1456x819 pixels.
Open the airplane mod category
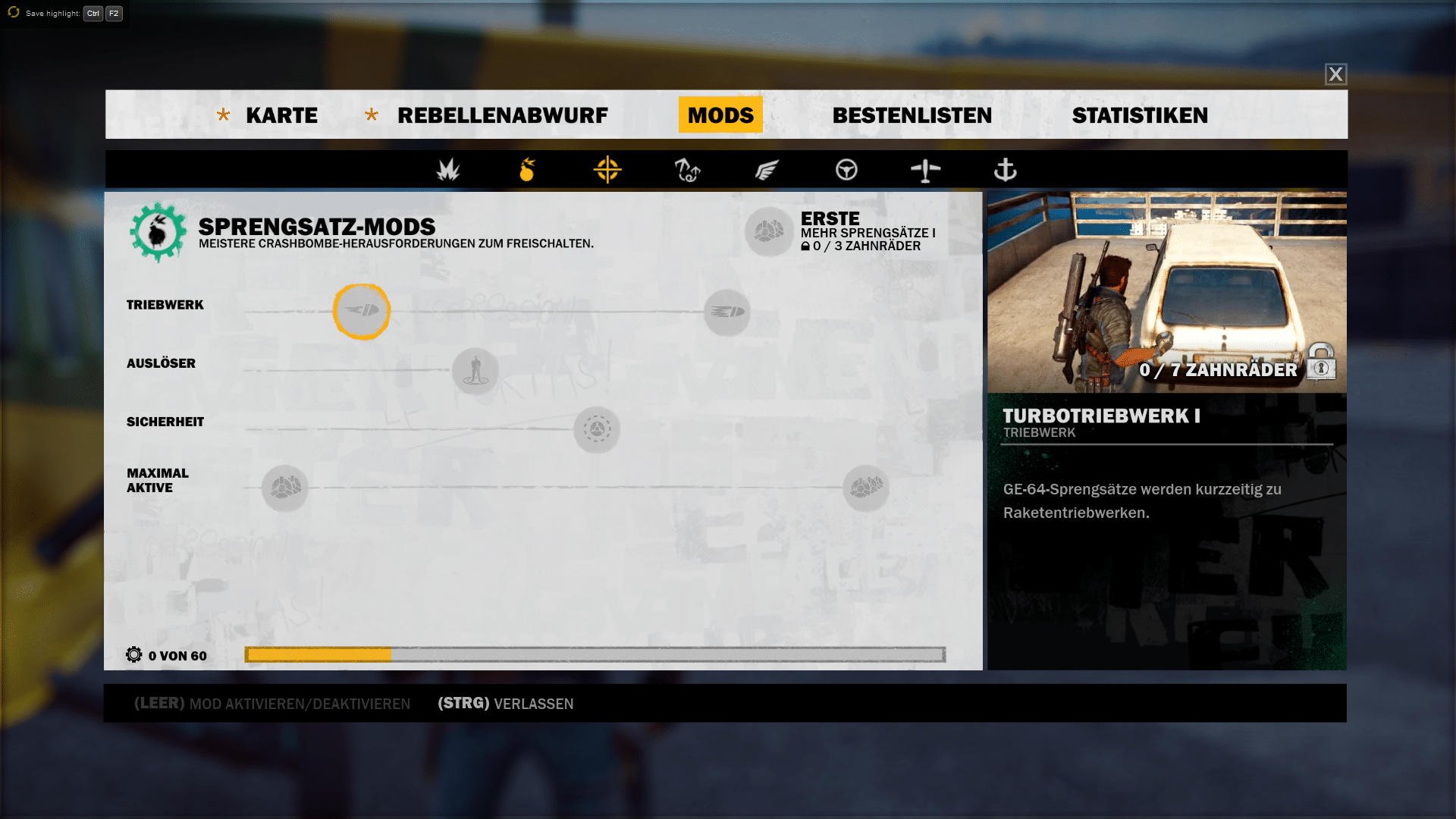tap(925, 170)
